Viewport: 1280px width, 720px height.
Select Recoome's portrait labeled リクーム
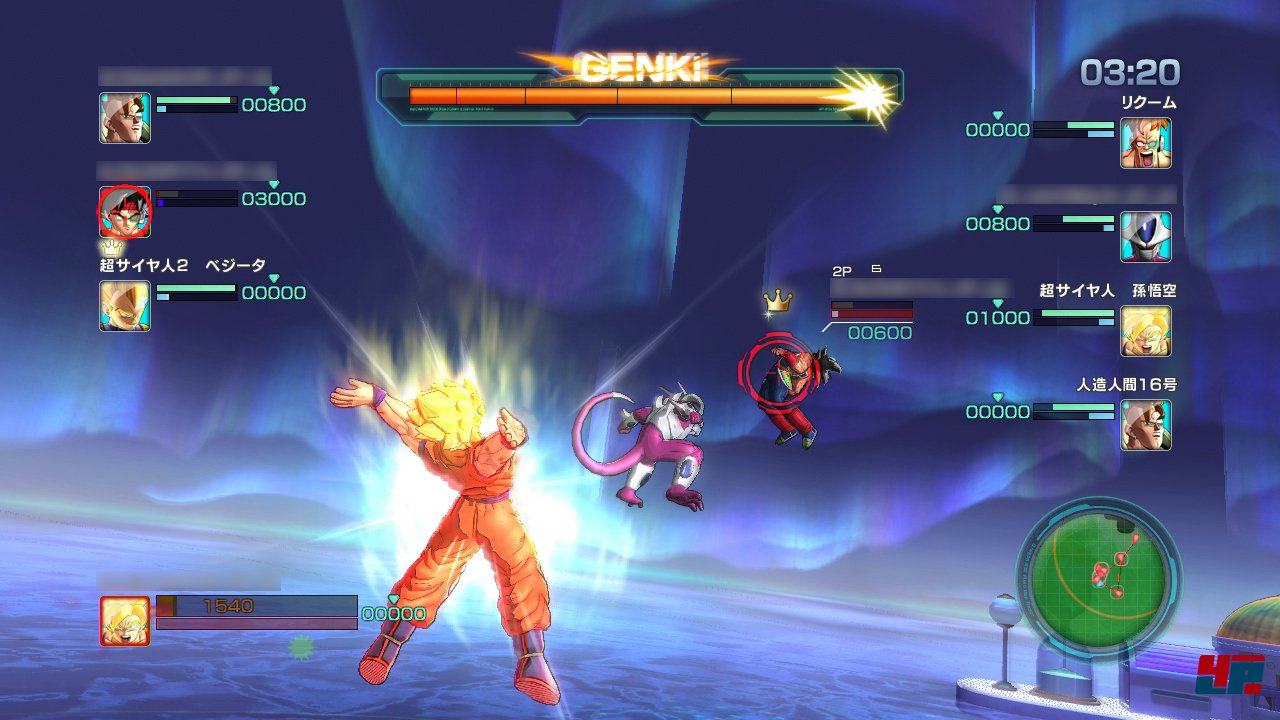tap(1145, 143)
